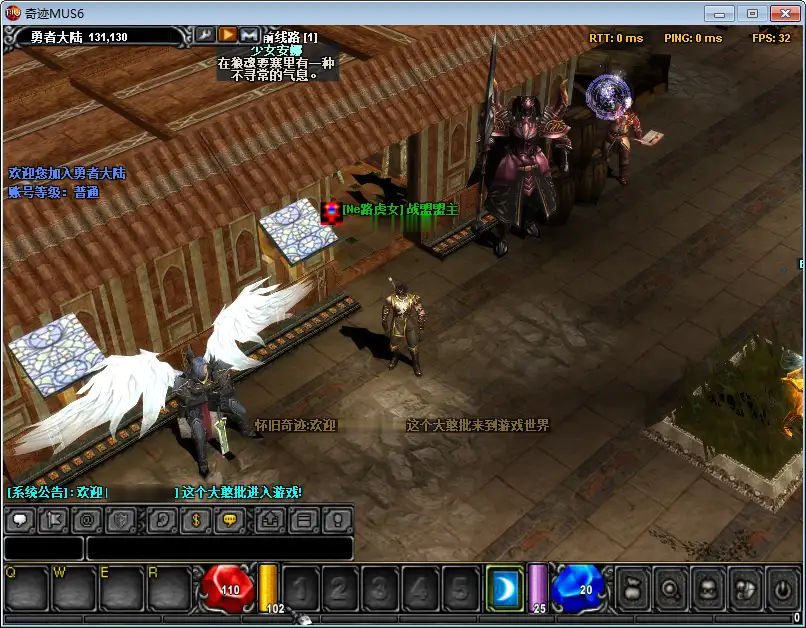Focus the wide chat message input box
Screen dimensions: 806x628
pyautogui.click(x=219, y=548)
